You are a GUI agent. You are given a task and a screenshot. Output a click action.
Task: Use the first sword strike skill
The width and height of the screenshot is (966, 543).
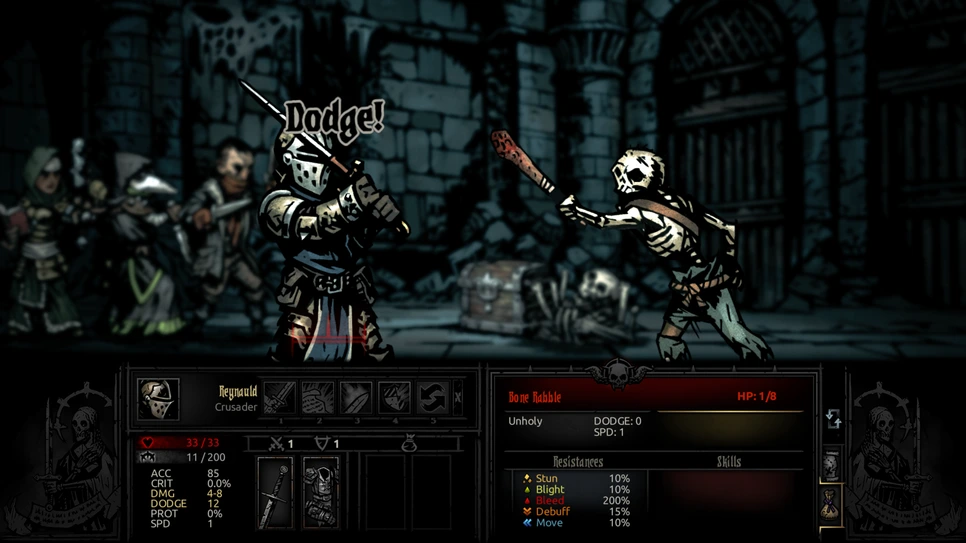point(280,398)
